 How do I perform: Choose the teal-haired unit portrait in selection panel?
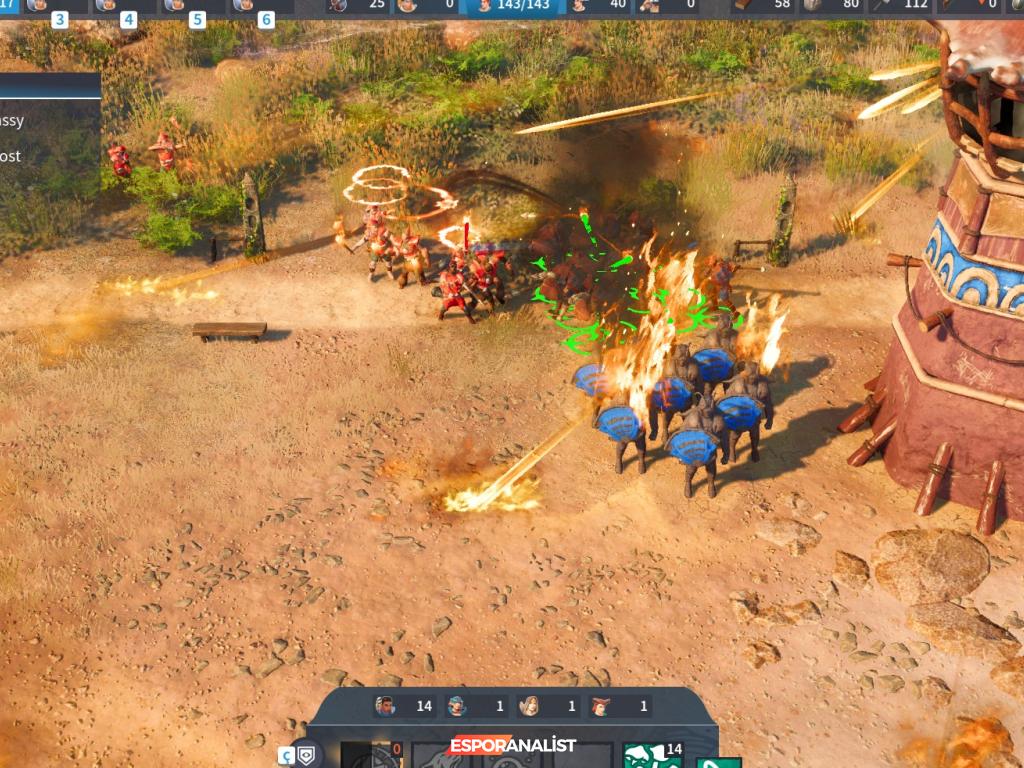[x=457, y=706]
